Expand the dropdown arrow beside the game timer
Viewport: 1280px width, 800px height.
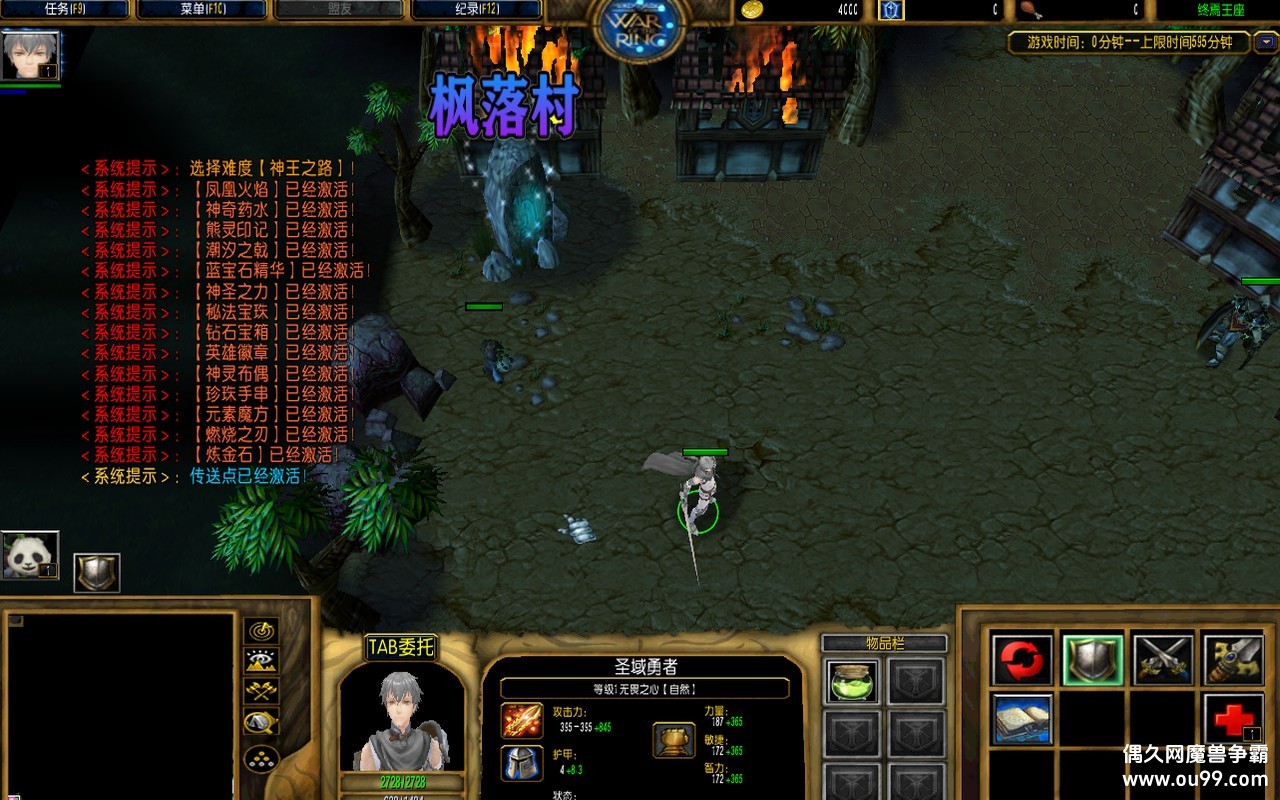pyautogui.click(x=1266, y=42)
